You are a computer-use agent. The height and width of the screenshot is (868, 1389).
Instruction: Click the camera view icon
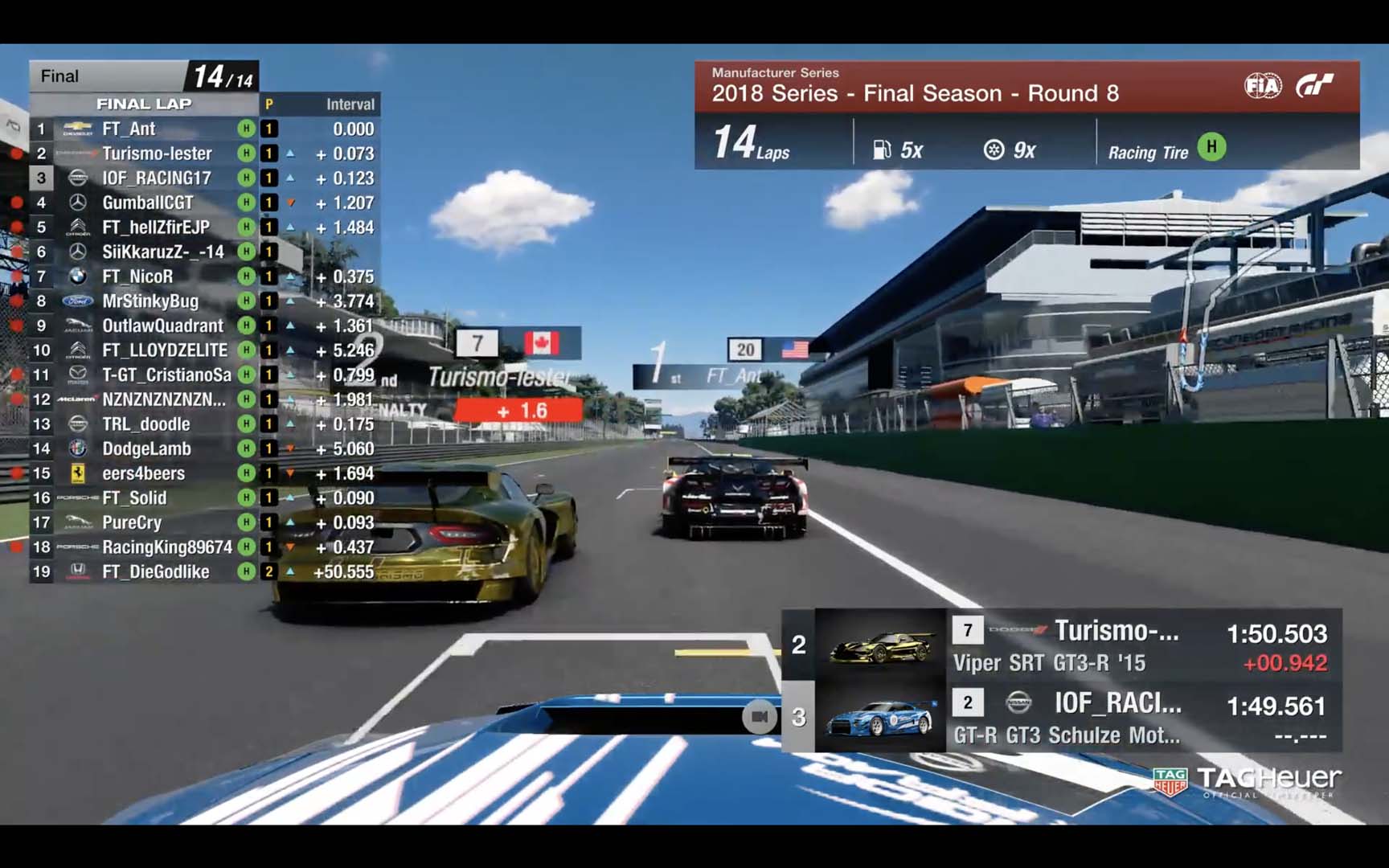click(x=759, y=716)
